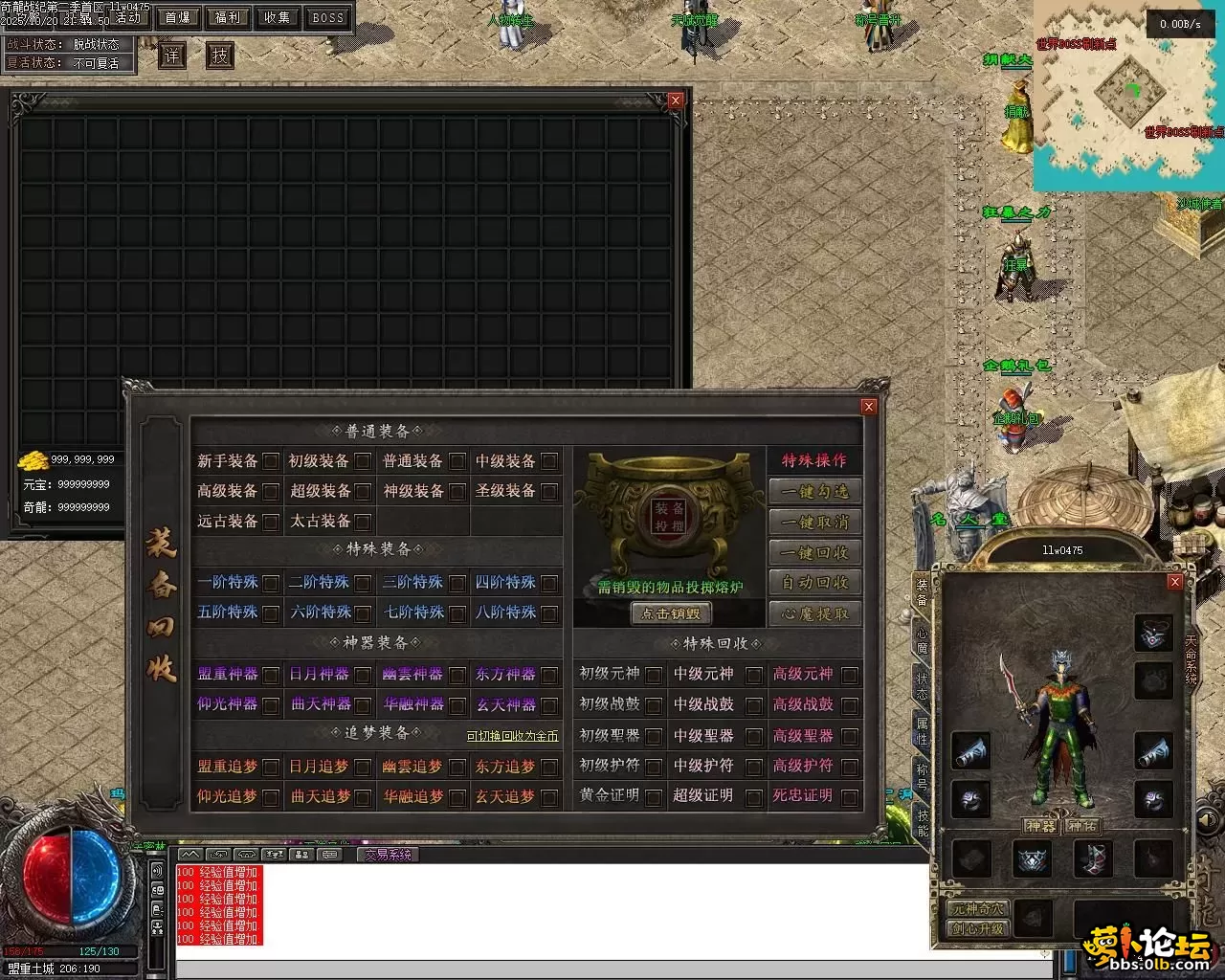This screenshot has width=1225, height=980.
Task: Click the 点击销毁 destroy button
Action: 670,613
